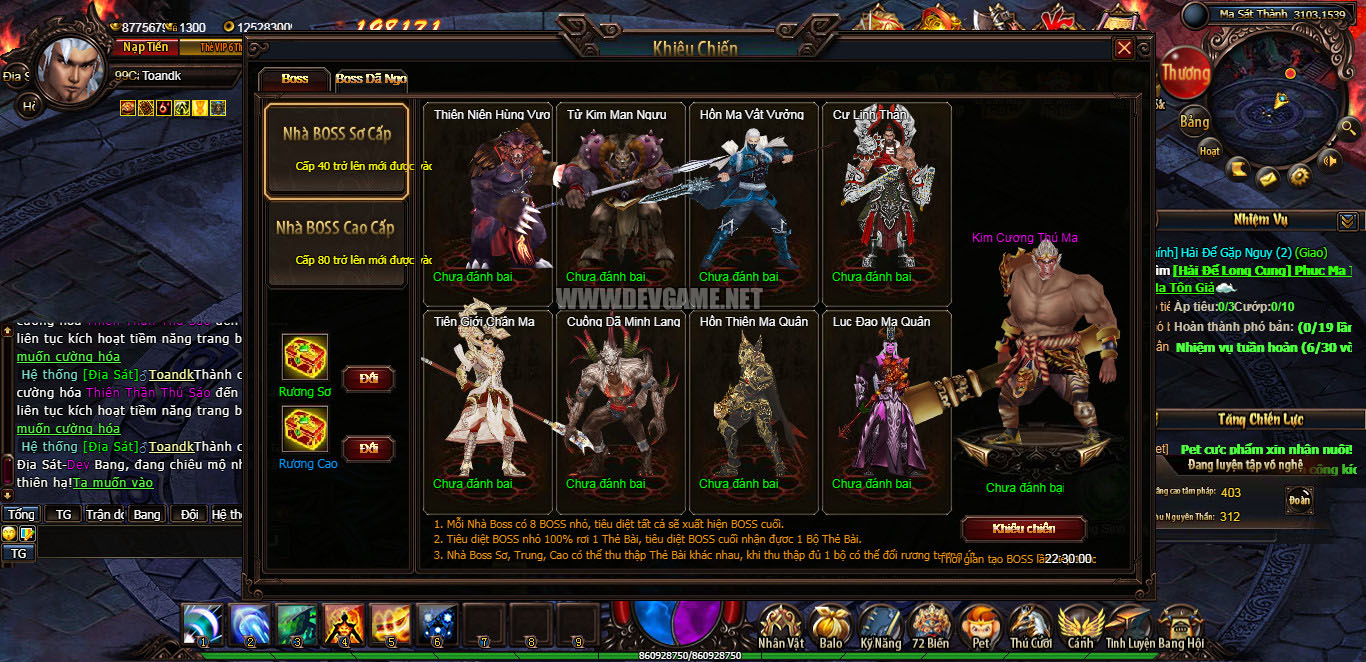Select Nhà BOSS Sơ Cấp
The width and height of the screenshot is (1366, 662).
(x=336, y=149)
